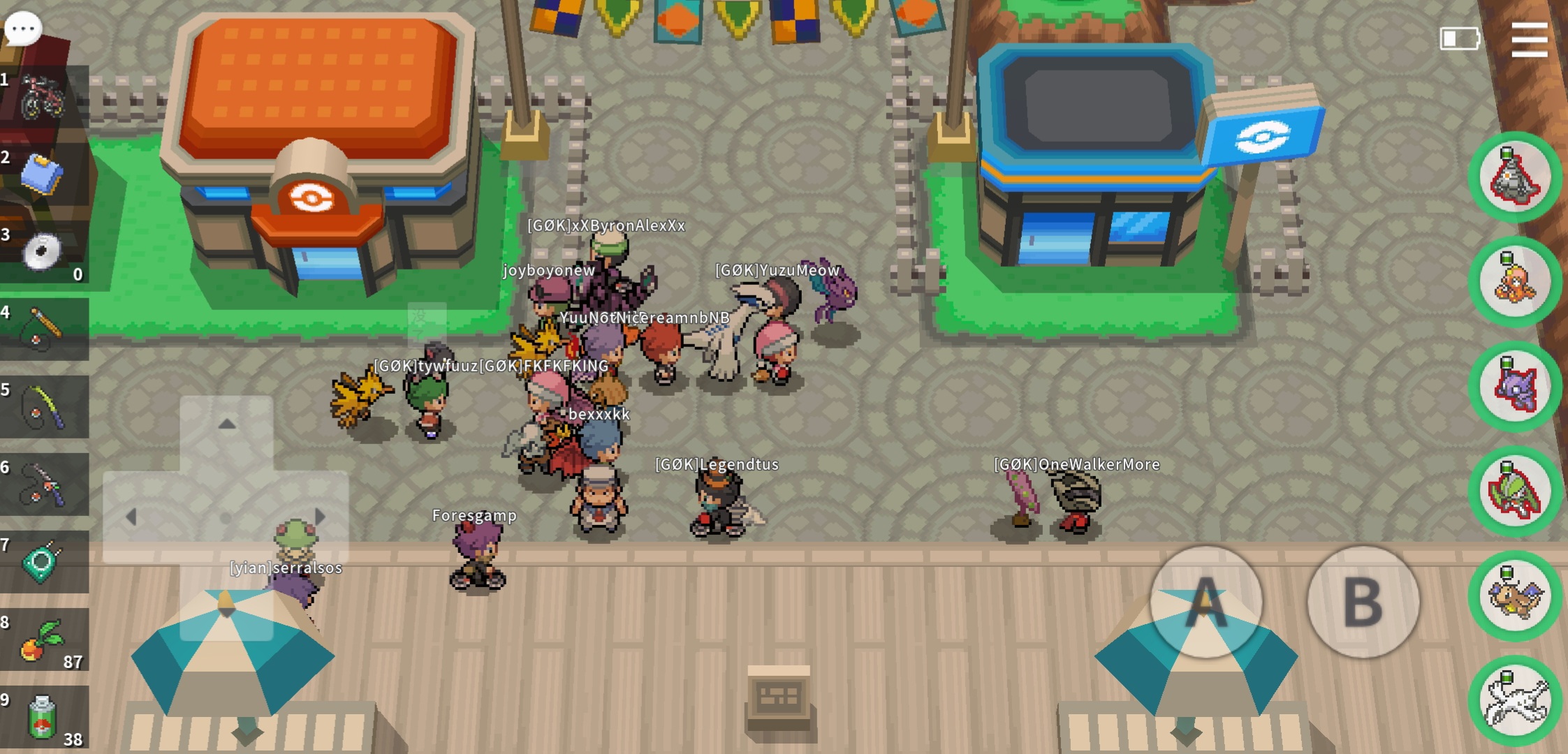Tap the B cancel button

click(x=1363, y=602)
